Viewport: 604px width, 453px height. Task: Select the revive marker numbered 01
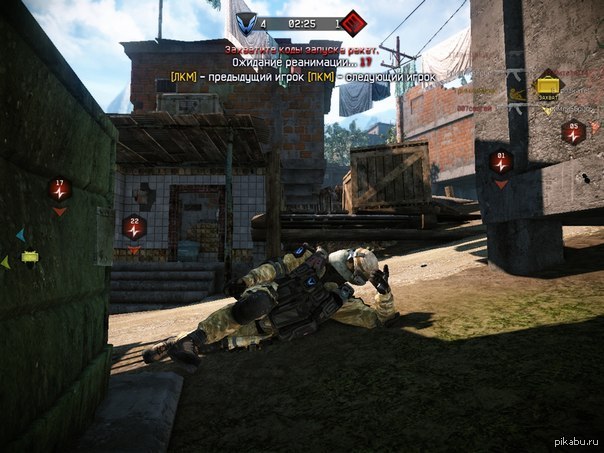pyautogui.click(x=501, y=160)
